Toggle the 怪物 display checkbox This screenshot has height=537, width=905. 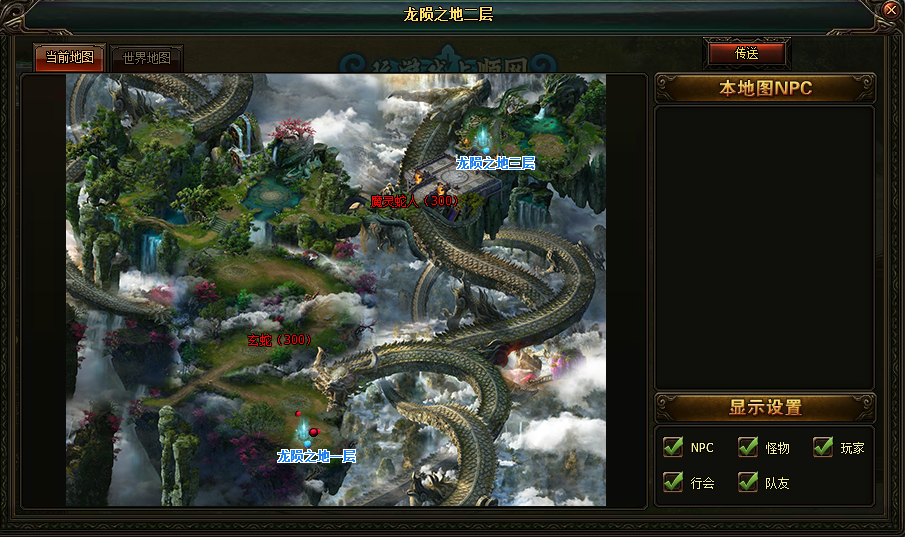click(748, 447)
